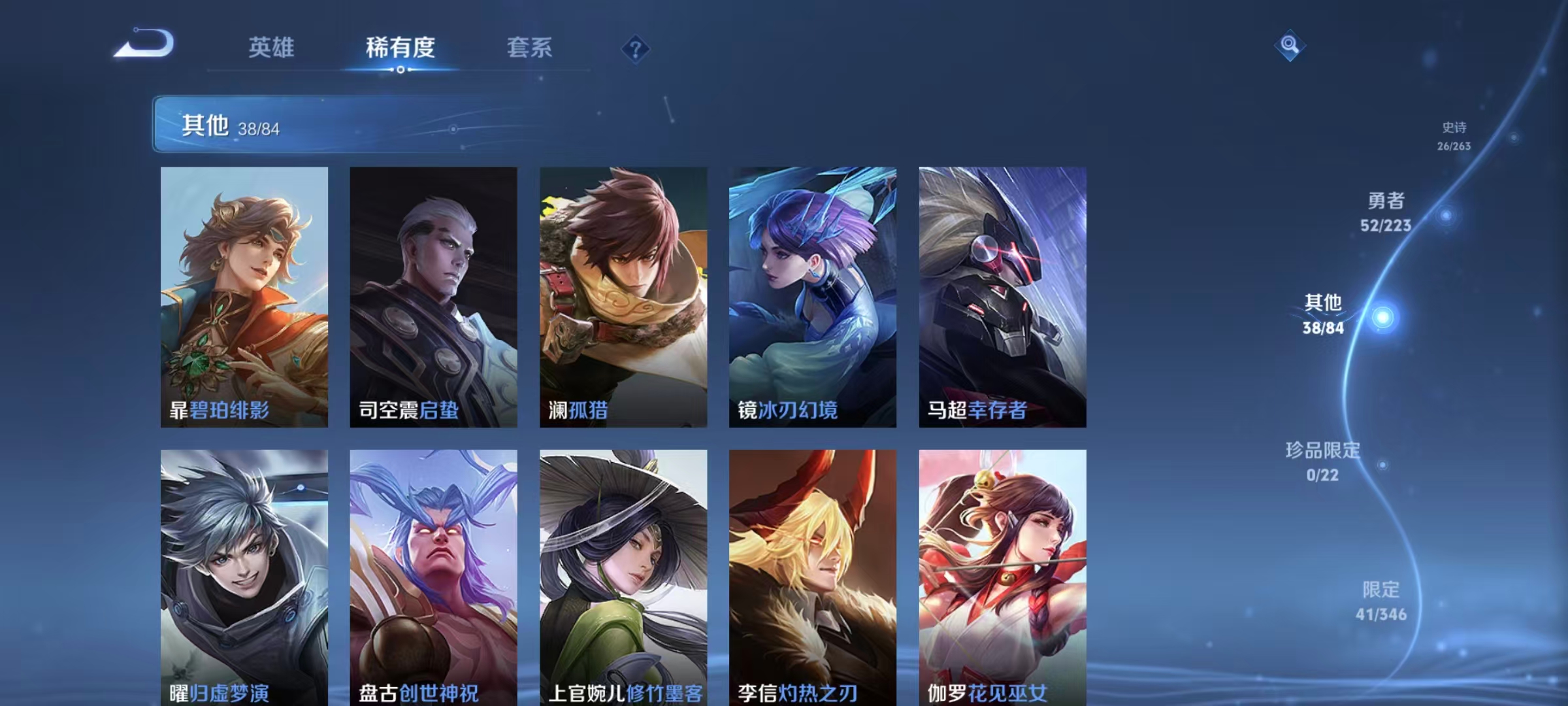Screen dimensions: 1568x706
Task: Select the 稀有度 tab
Action: [x=400, y=48]
